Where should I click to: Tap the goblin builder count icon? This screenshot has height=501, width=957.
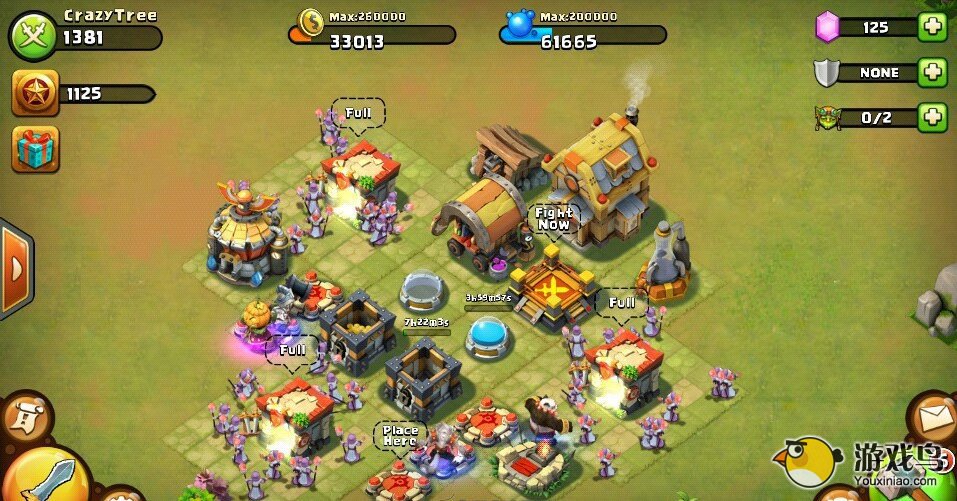point(827,117)
